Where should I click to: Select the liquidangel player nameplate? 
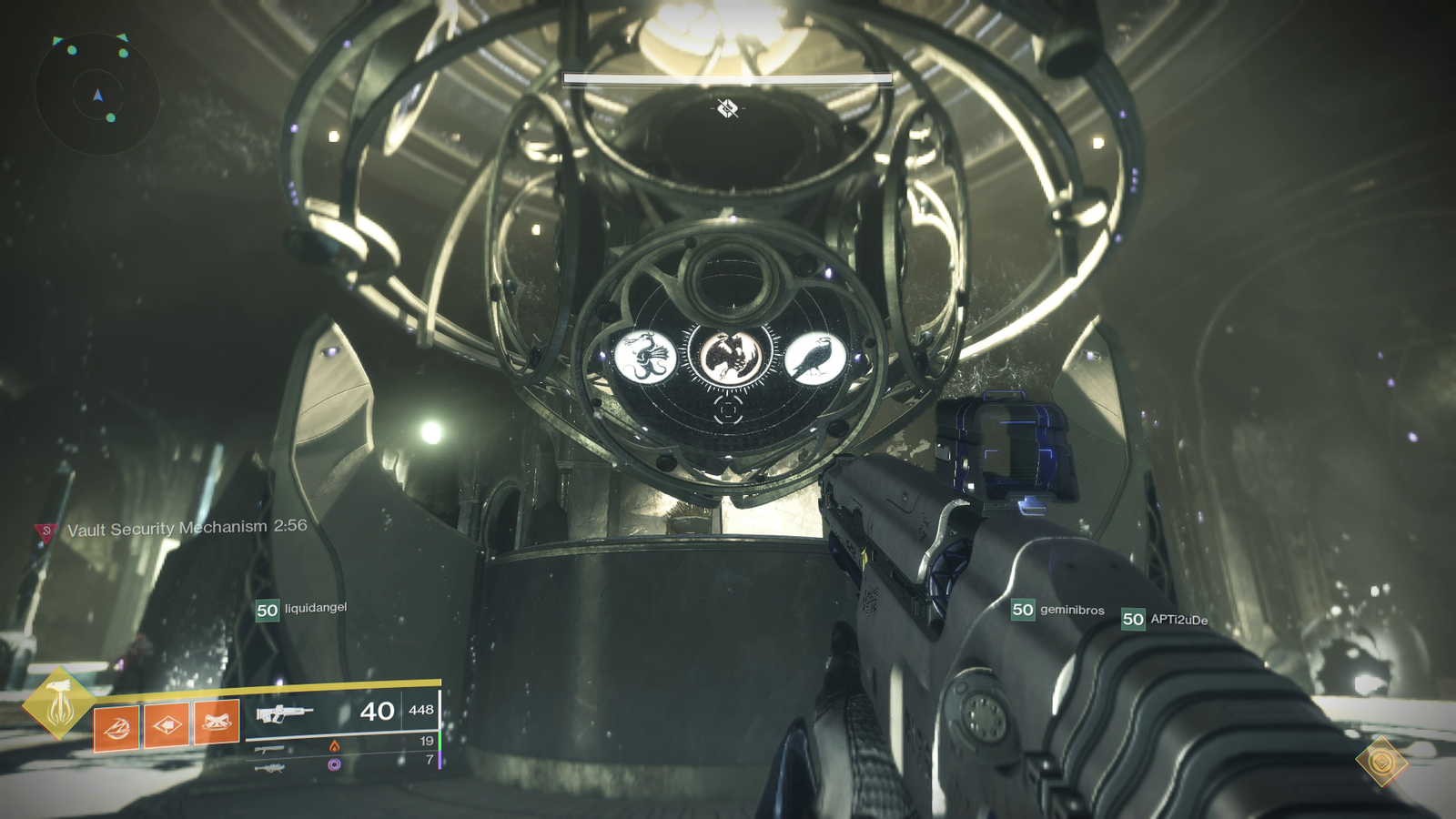301,609
